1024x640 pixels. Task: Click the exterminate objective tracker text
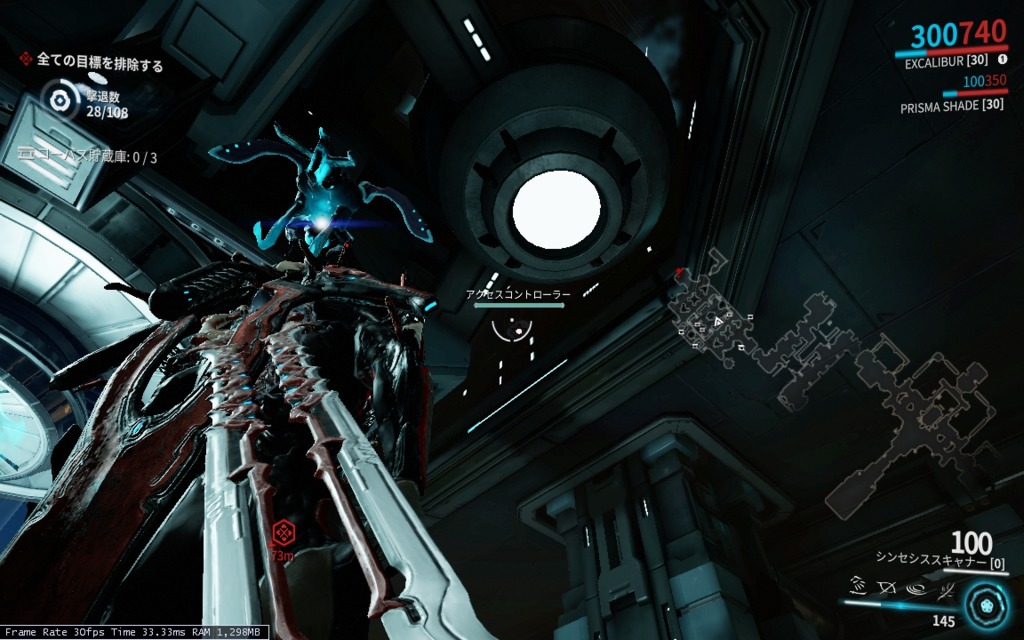[x=99, y=62]
